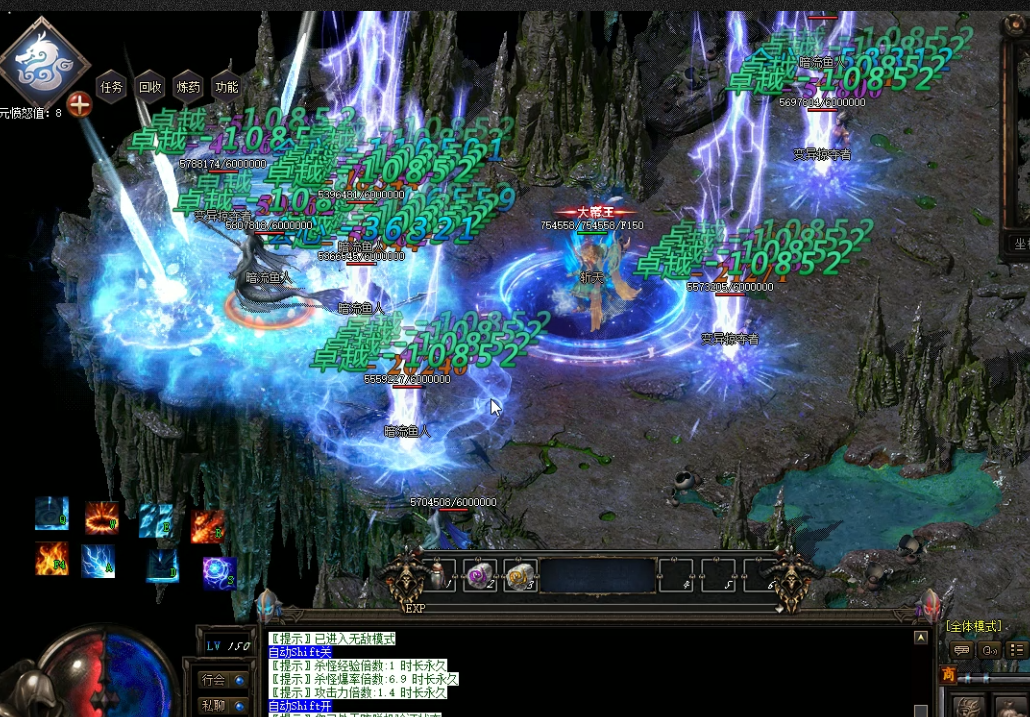Activate the fire ring skill marked W
Screen dimensions: 1030x717
[102, 518]
